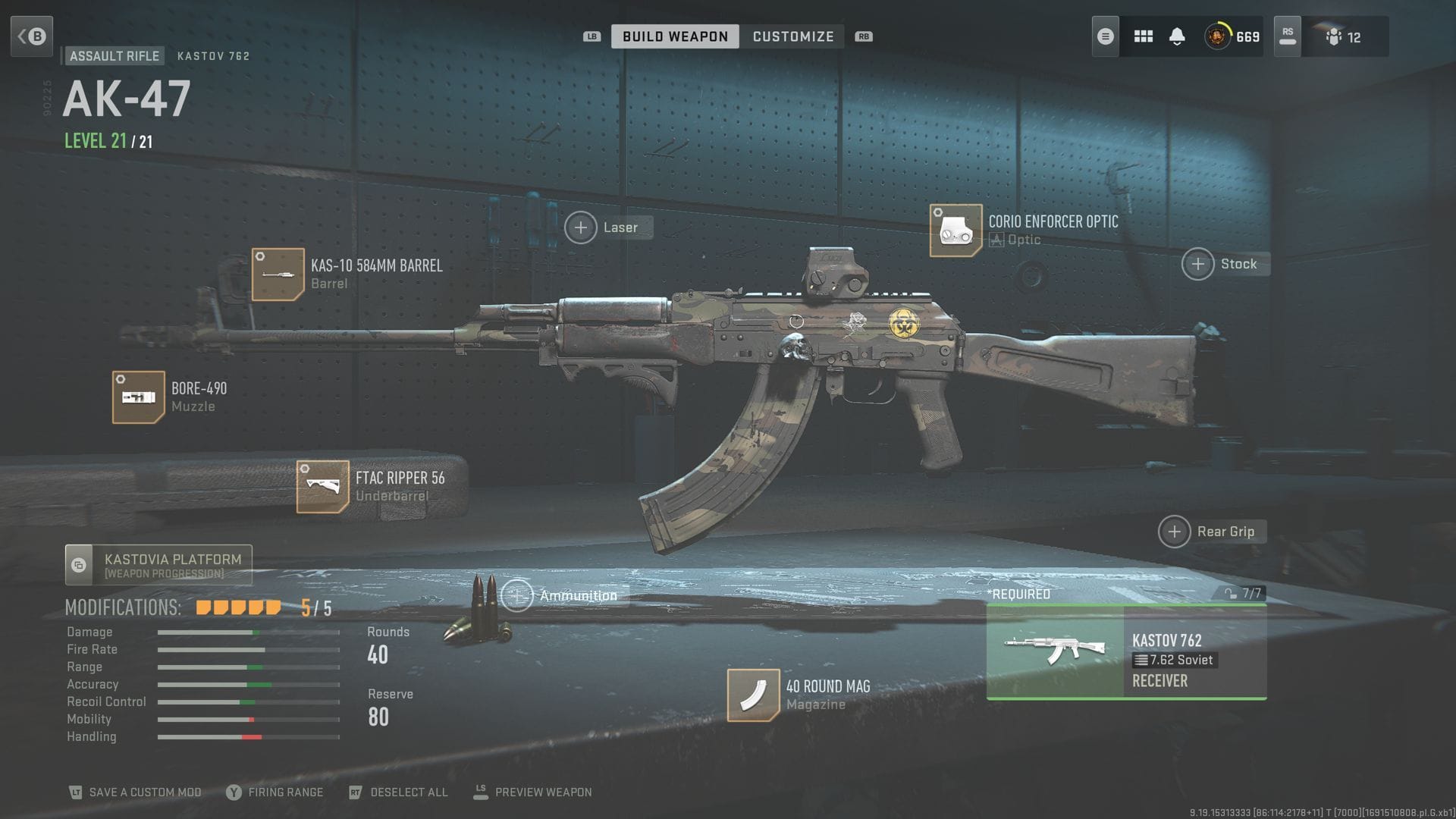Open the empty Laser attachment slot
The width and height of the screenshot is (1456, 819).
tap(581, 227)
